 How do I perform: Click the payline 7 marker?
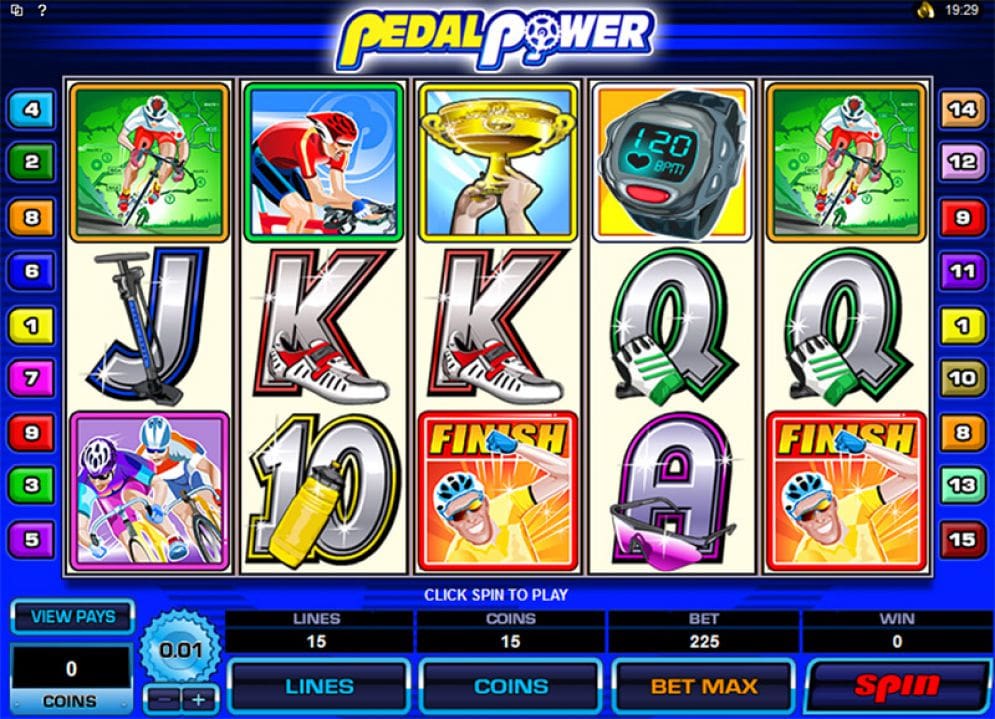pos(32,379)
